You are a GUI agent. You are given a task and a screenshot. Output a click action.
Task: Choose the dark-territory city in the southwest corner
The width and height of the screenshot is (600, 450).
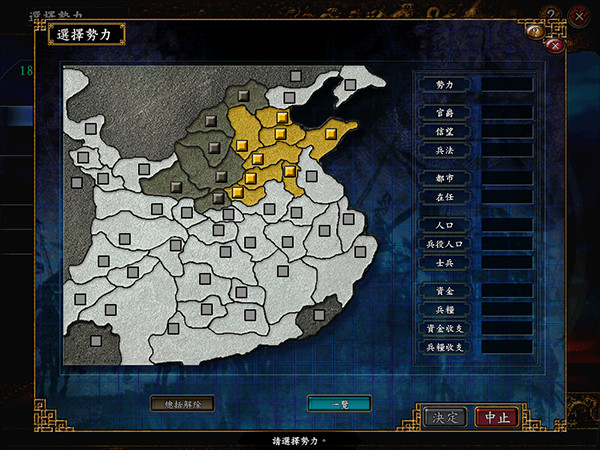click(95, 341)
